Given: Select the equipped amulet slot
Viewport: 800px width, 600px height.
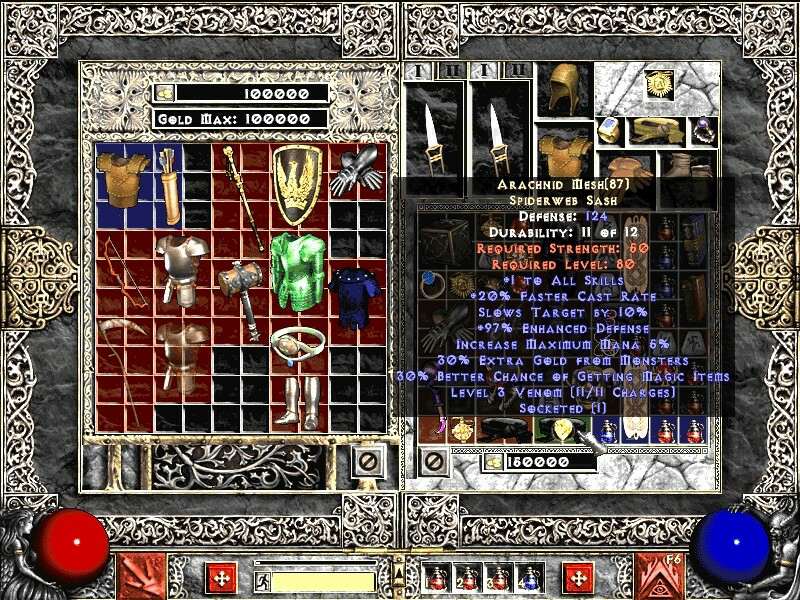Looking at the screenshot, I should 657,86.
